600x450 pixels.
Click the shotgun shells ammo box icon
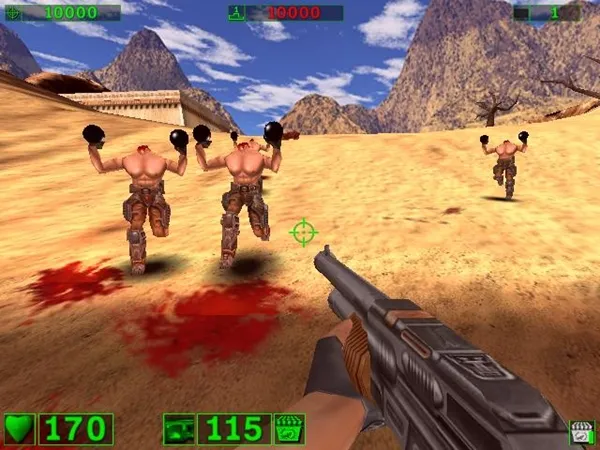288,429
